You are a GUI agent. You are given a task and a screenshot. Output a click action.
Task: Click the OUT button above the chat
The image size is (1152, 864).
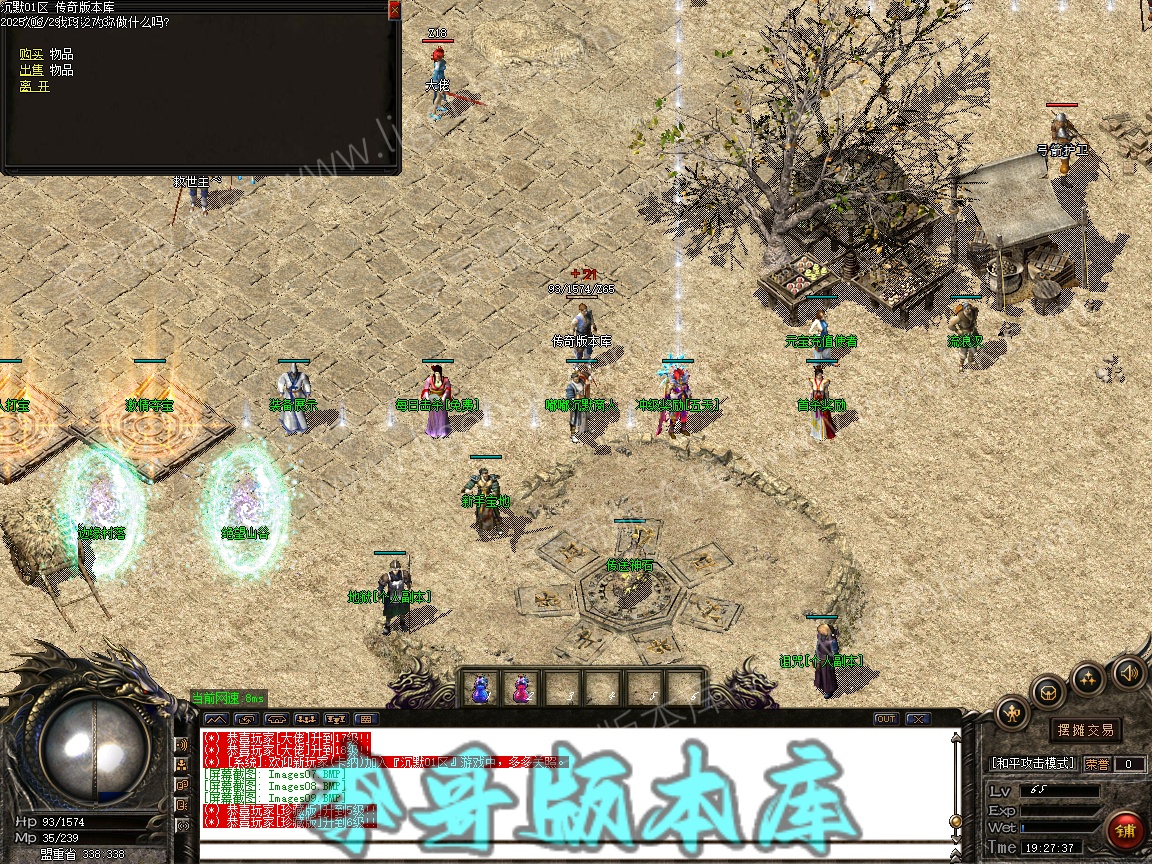[886, 718]
